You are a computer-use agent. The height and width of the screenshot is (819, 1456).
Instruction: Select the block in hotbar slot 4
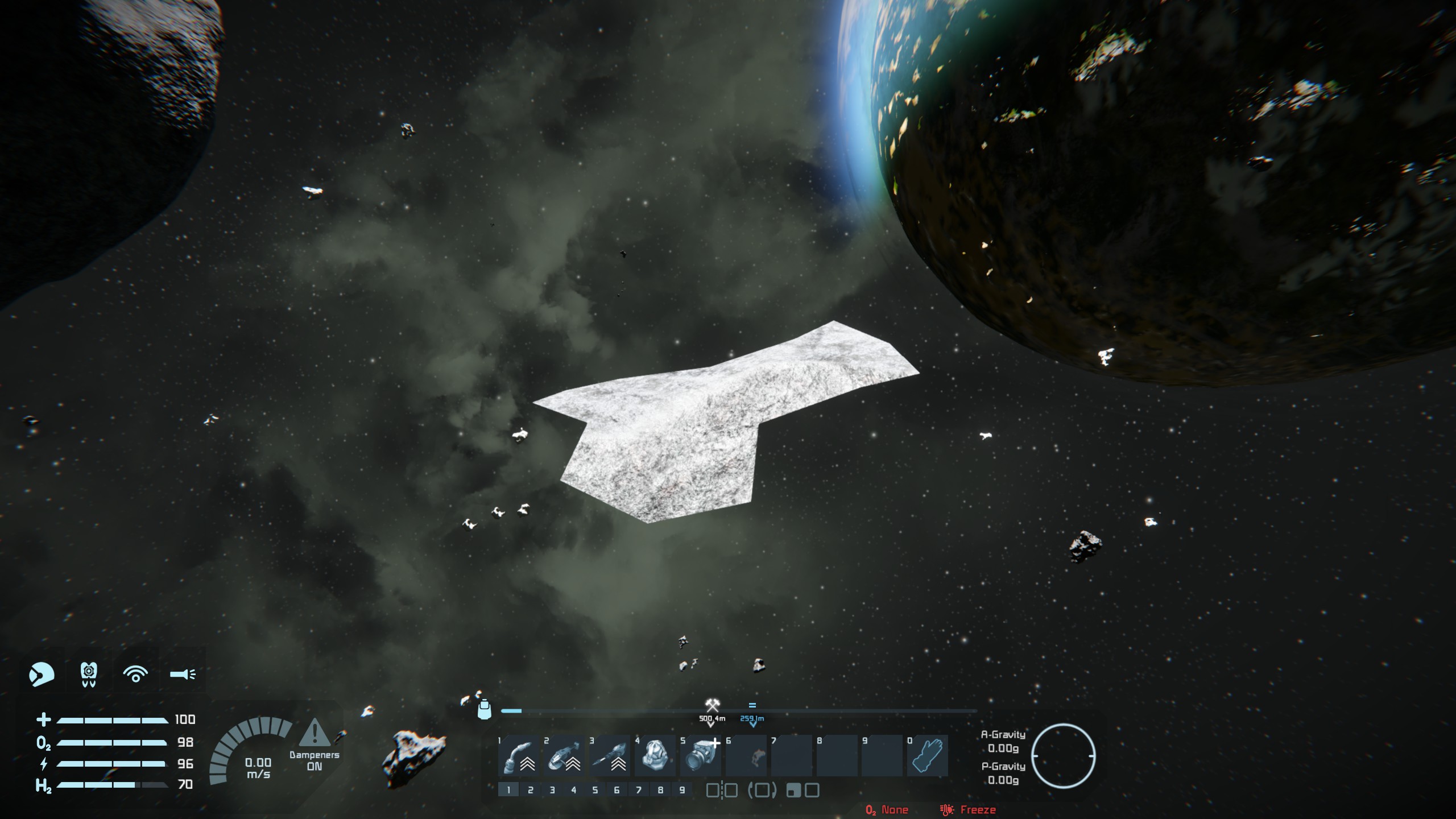tap(655, 756)
